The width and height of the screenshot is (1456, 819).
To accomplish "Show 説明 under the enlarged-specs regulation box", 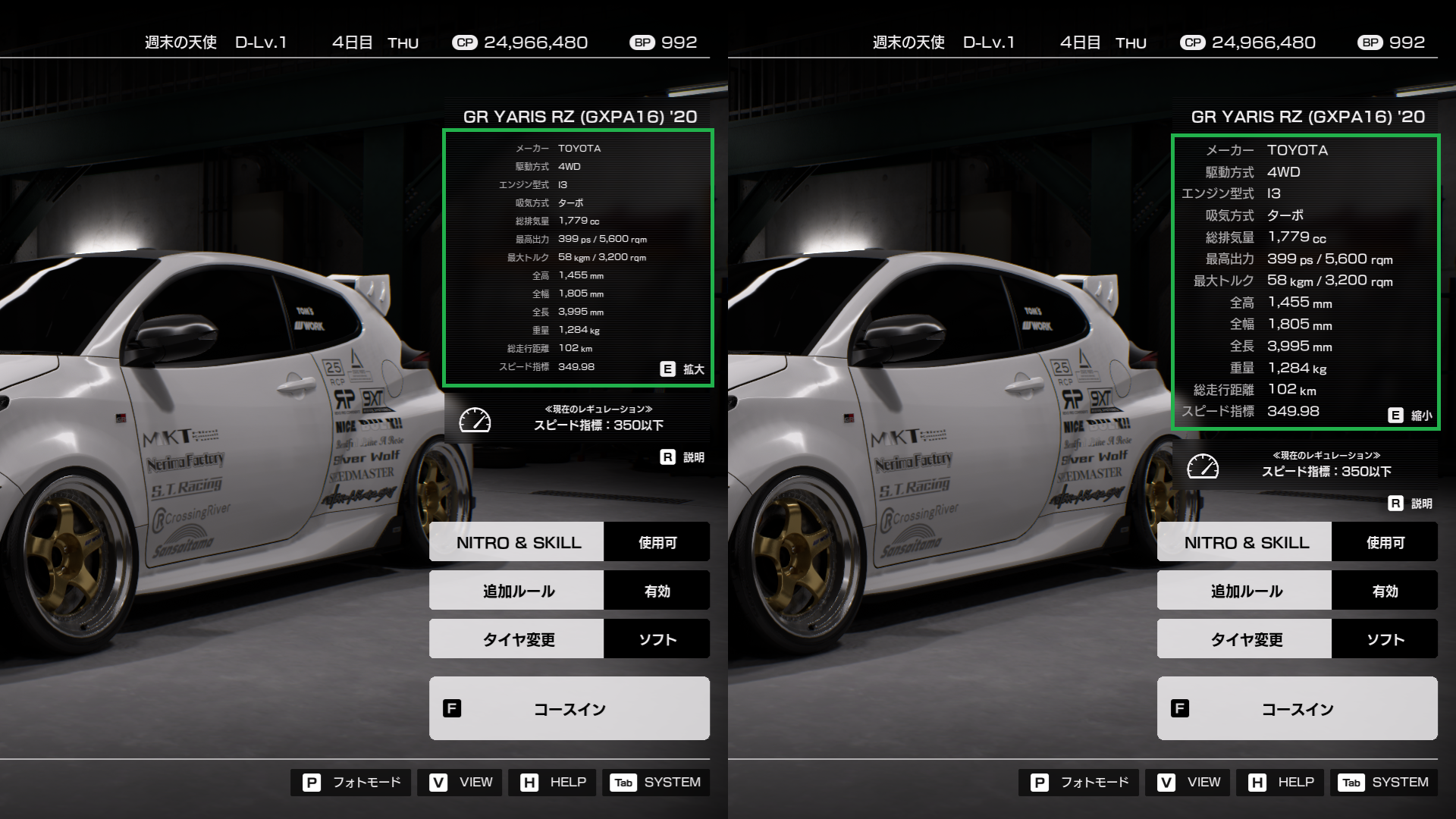I will click(x=1410, y=504).
